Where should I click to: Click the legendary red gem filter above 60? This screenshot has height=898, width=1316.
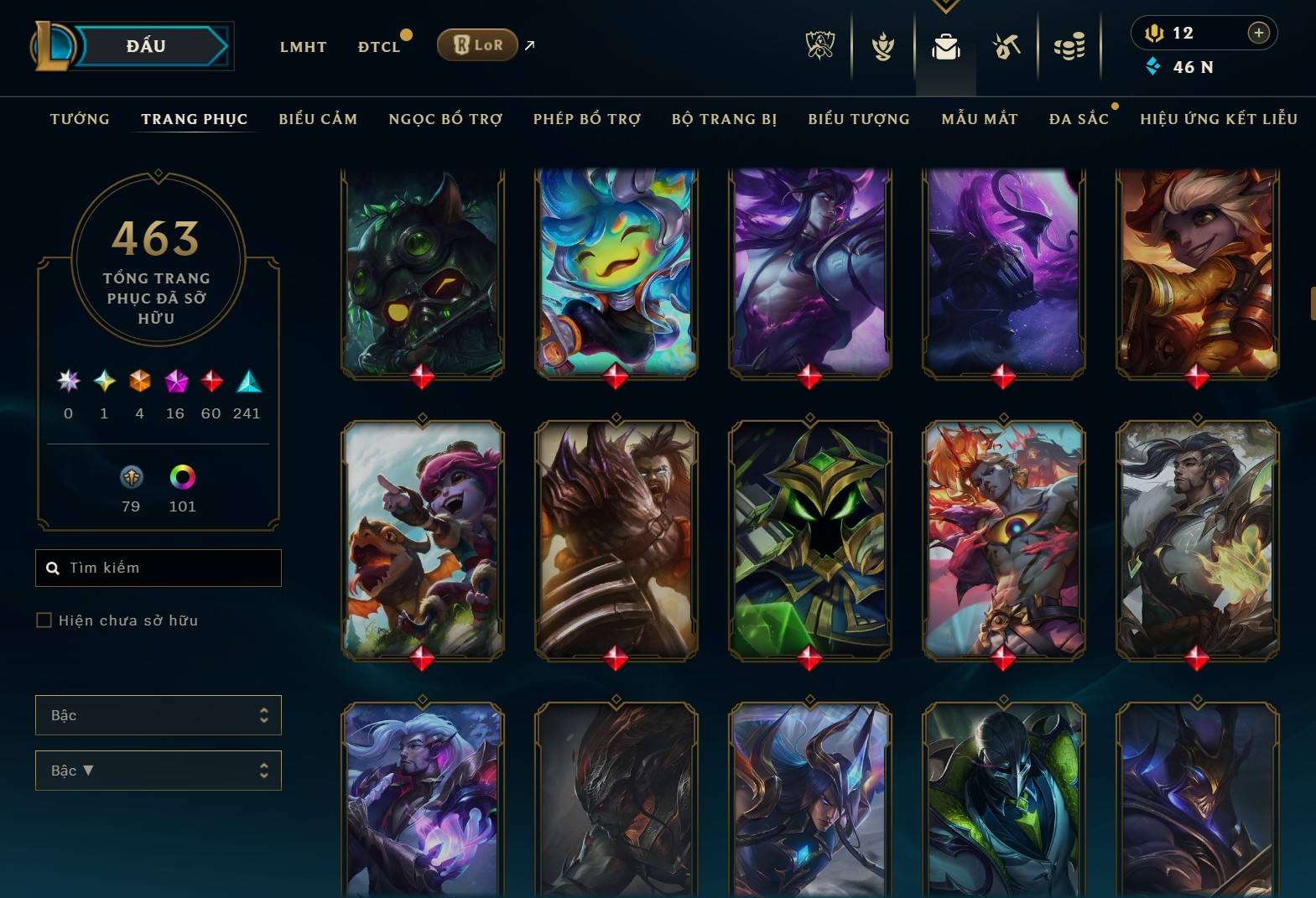(211, 382)
